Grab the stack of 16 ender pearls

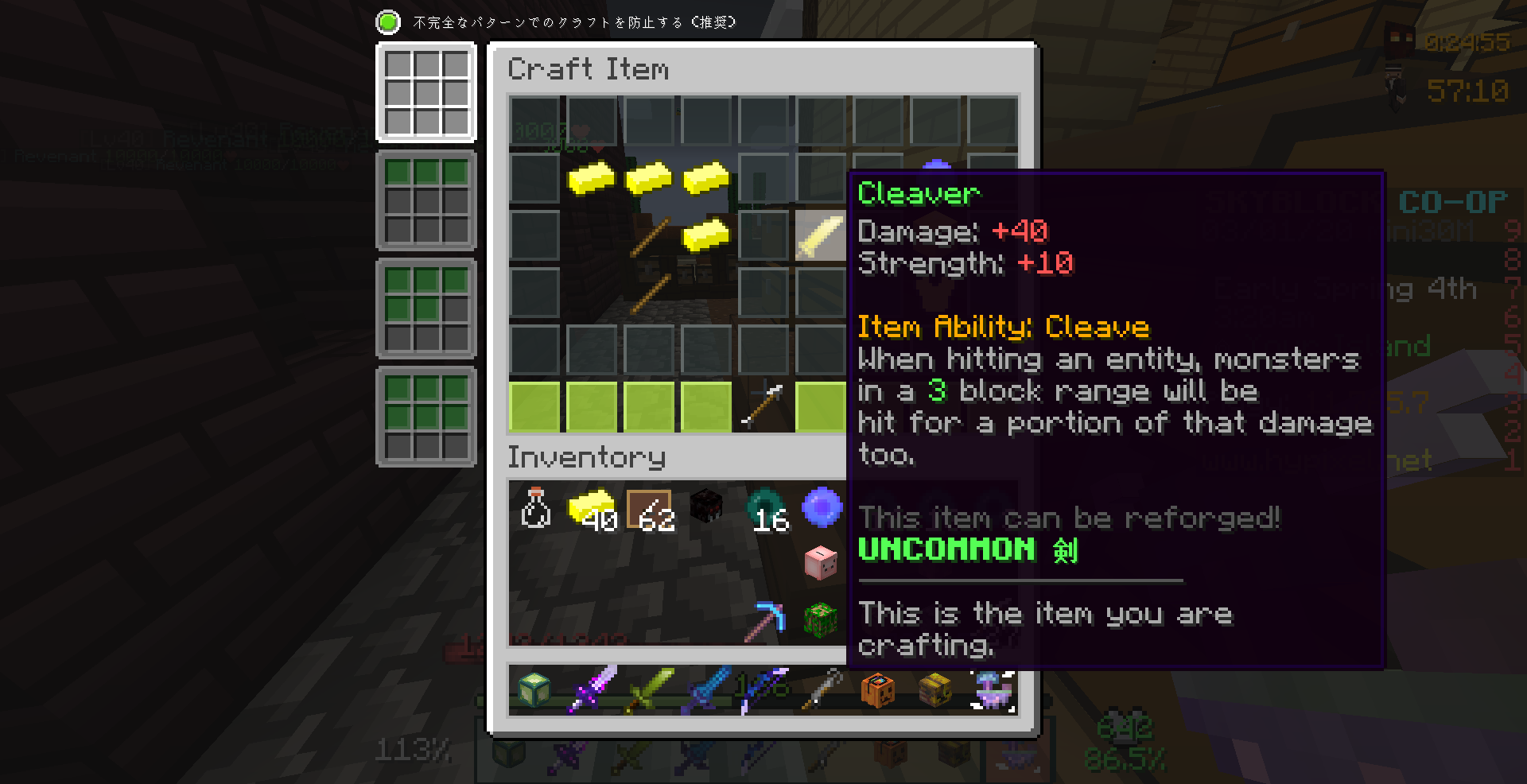pos(764,507)
